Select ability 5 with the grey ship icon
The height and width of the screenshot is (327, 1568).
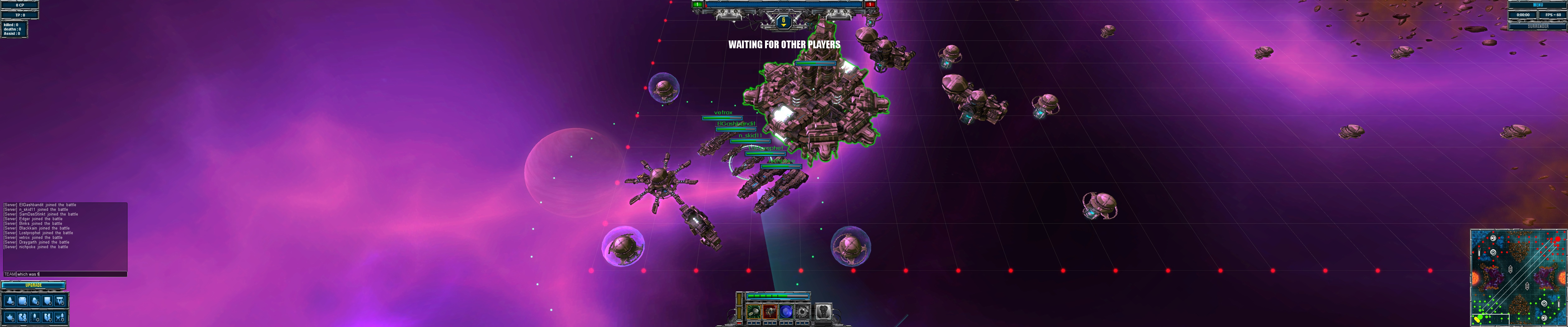pyautogui.click(x=823, y=312)
